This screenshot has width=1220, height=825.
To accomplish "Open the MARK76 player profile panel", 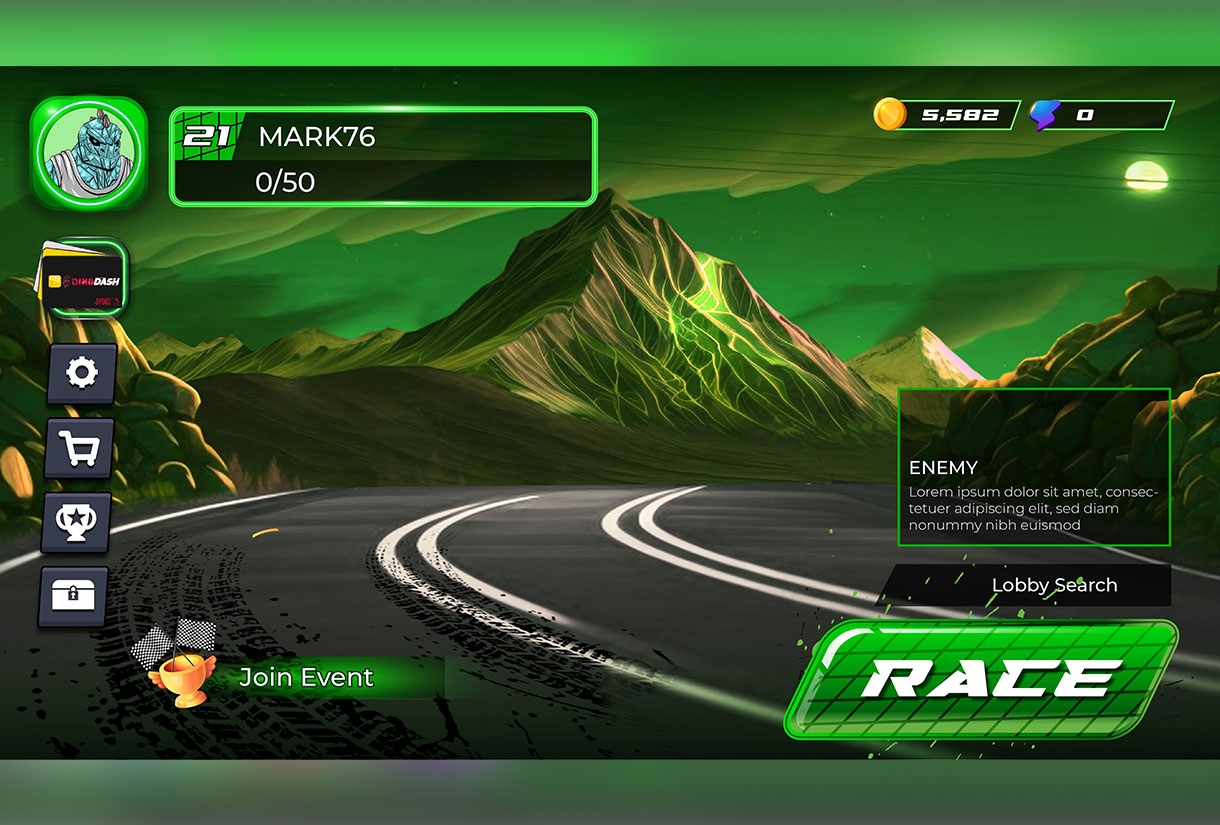I will point(383,157).
